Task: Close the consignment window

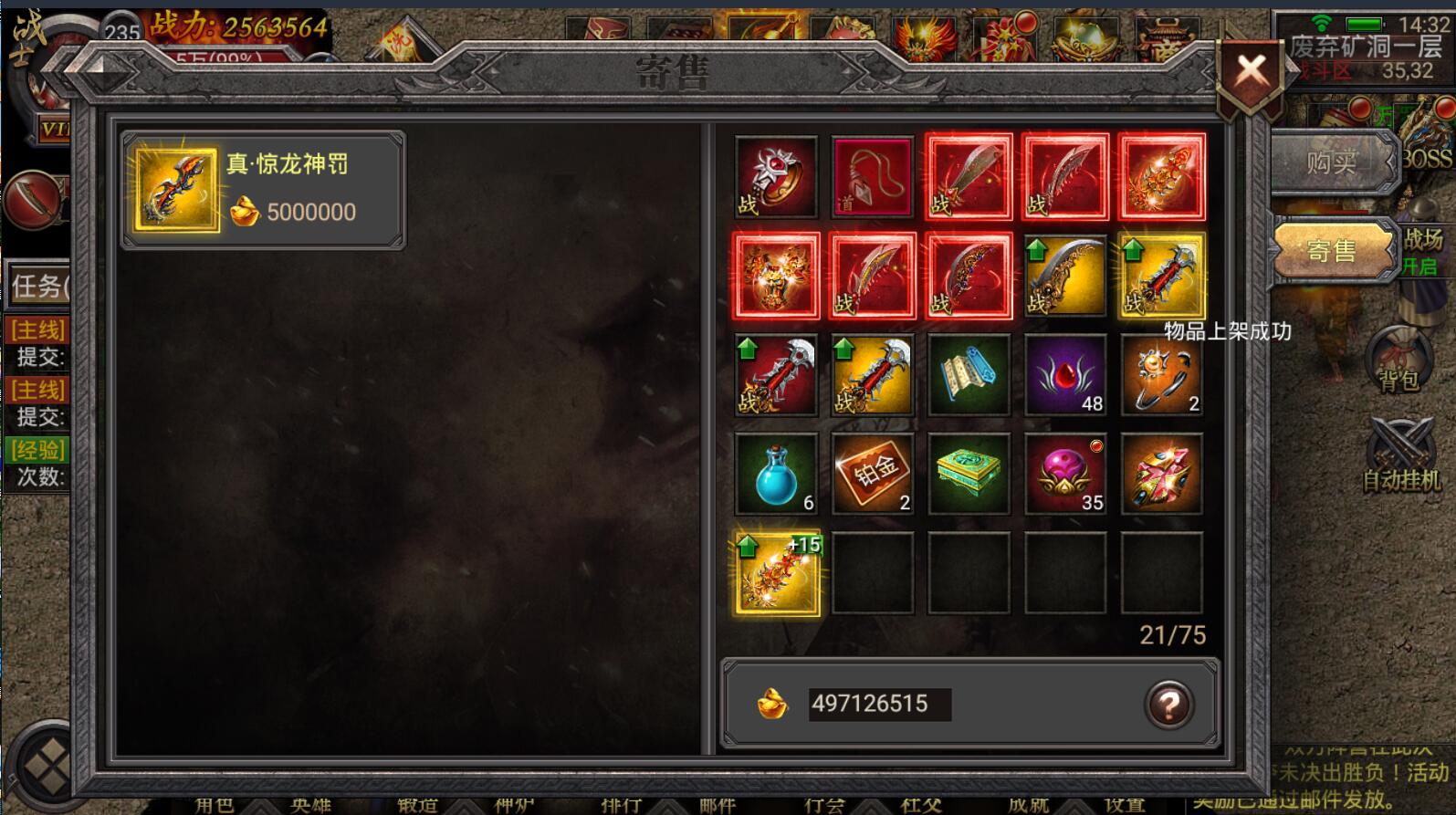Action: click(1251, 71)
